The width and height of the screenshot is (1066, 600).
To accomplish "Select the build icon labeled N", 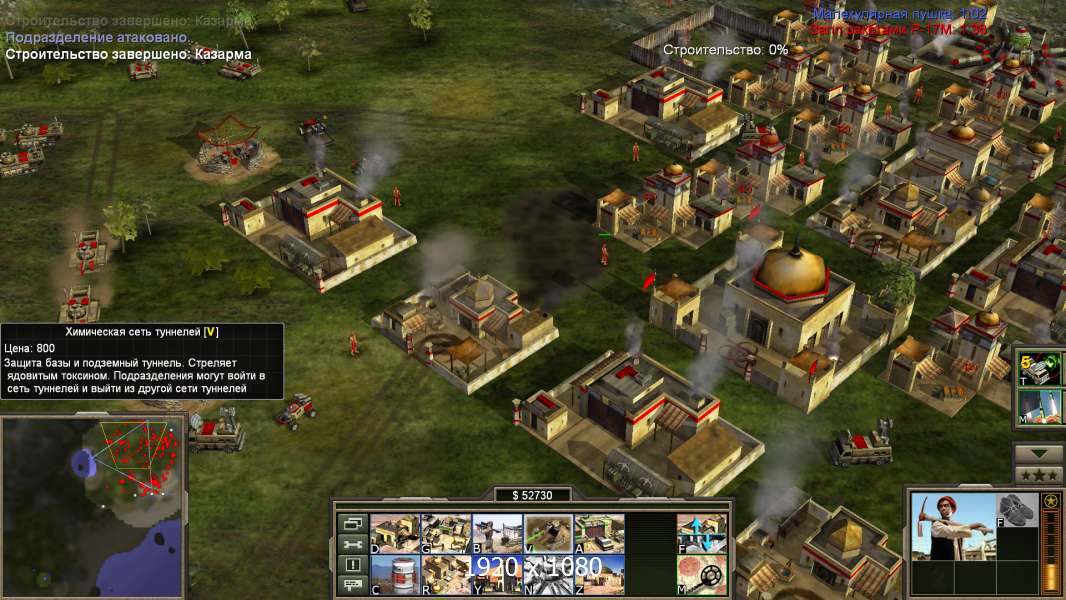I will (548, 574).
